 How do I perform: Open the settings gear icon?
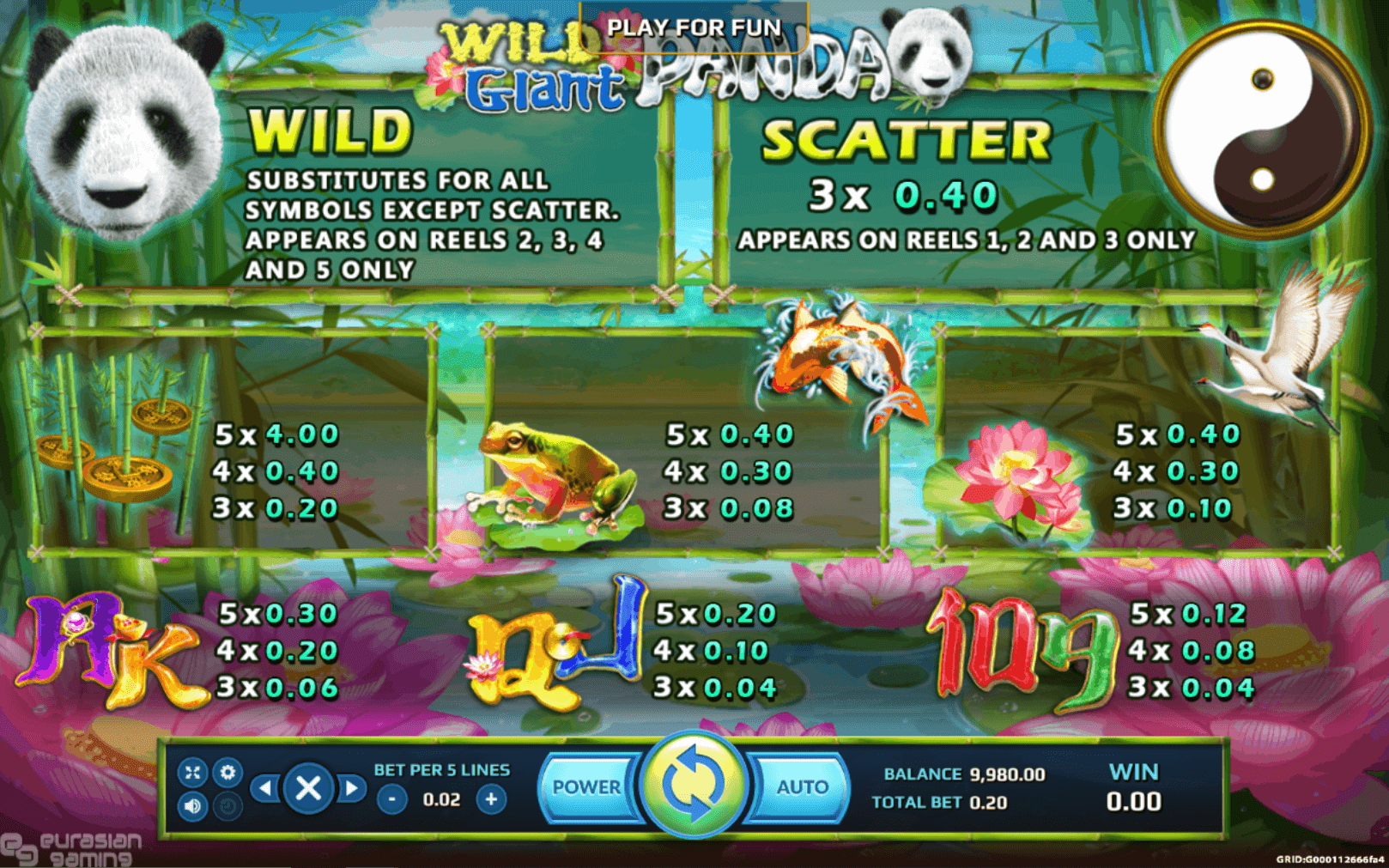point(228,771)
